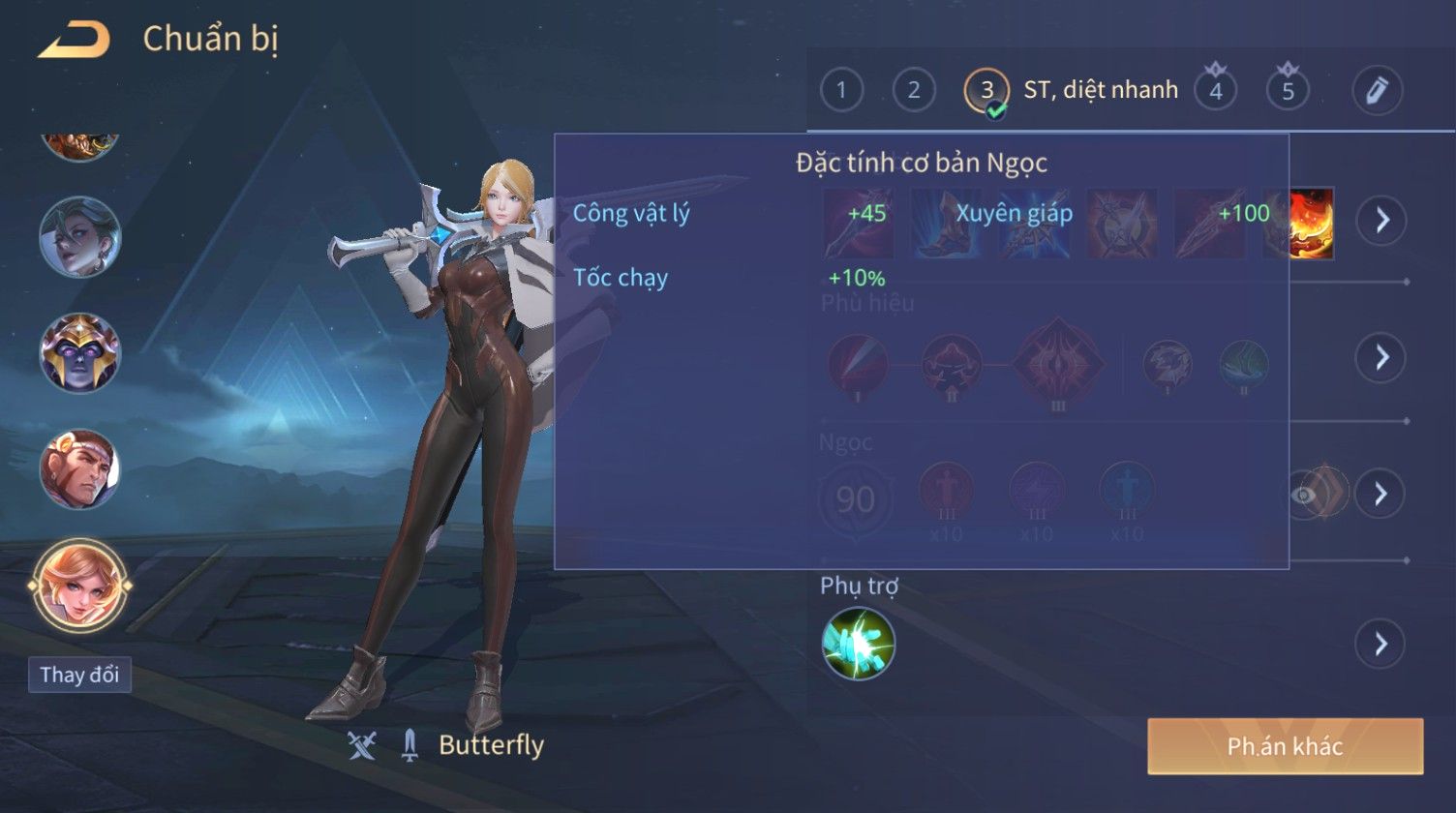The height and width of the screenshot is (813, 1456).
Task: Choose the purple masked hero portrait
Action: coord(80,352)
